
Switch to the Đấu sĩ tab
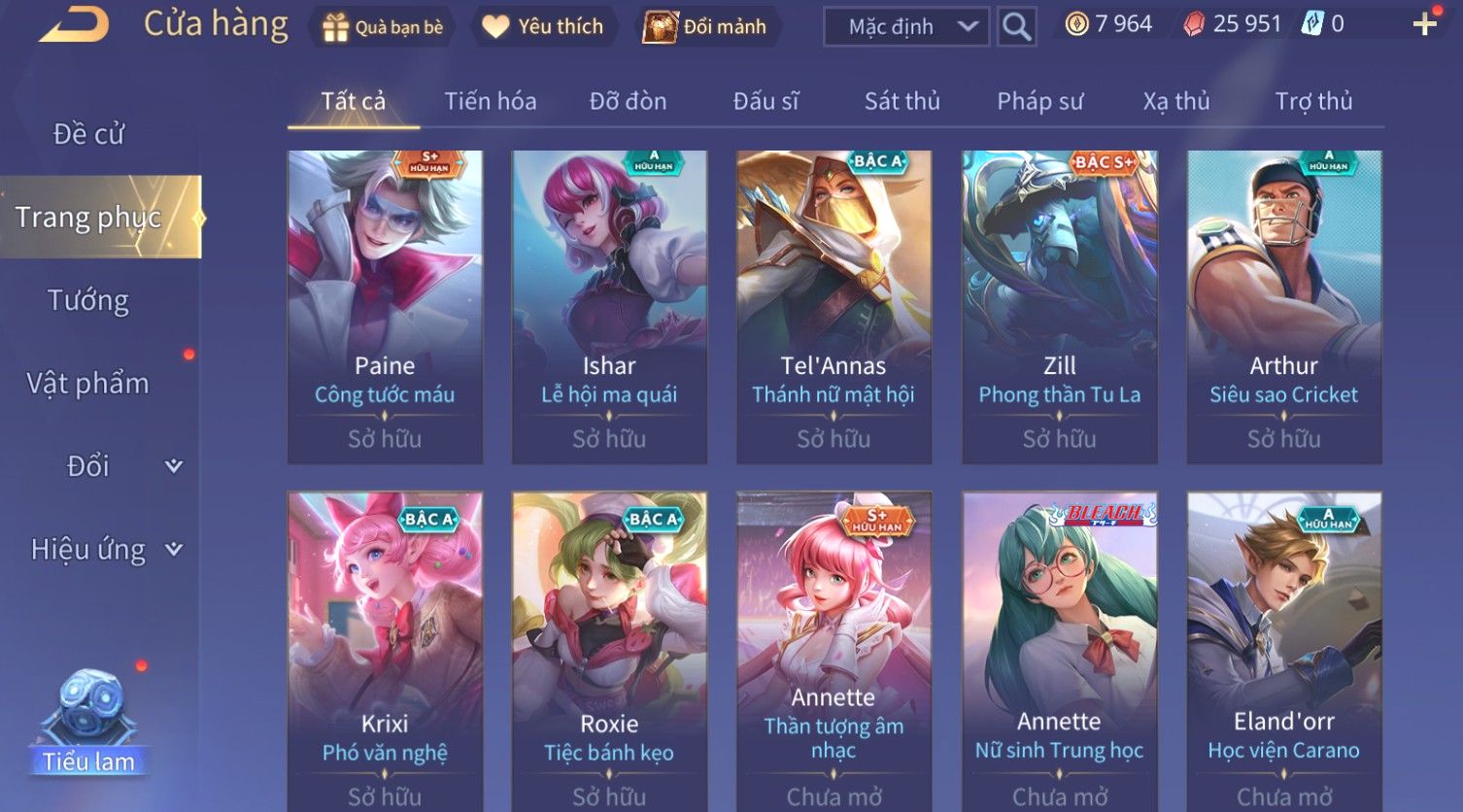pyautogui.click(x=766, y=101)
